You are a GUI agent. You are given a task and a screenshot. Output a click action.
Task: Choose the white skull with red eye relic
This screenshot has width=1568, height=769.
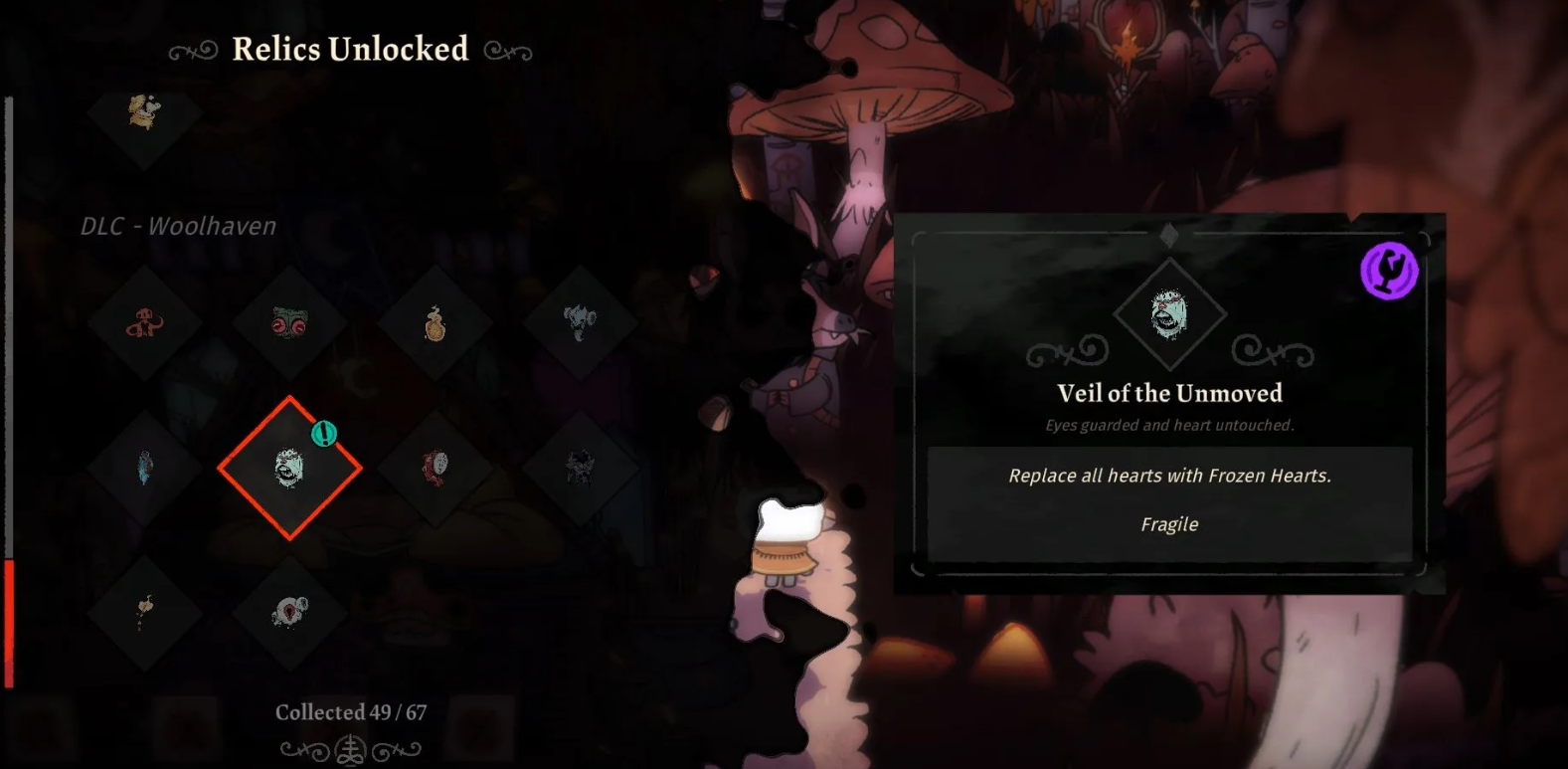[x=289, y=612]
